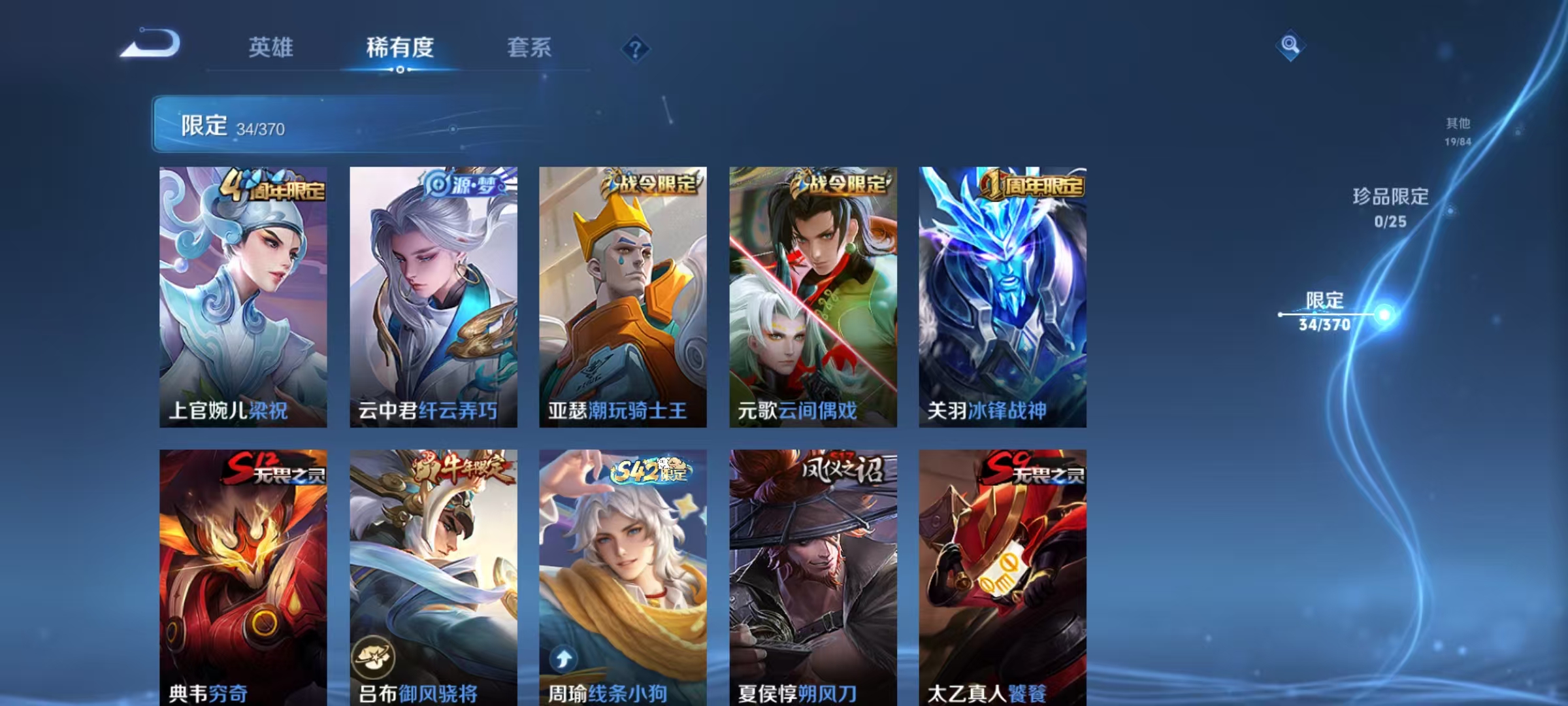This screenshot has width=1568, height=706.
Task: Open the 夏侯惇 朔风刀 skin card
Action: pyautogui.click(x=812, y=575)
